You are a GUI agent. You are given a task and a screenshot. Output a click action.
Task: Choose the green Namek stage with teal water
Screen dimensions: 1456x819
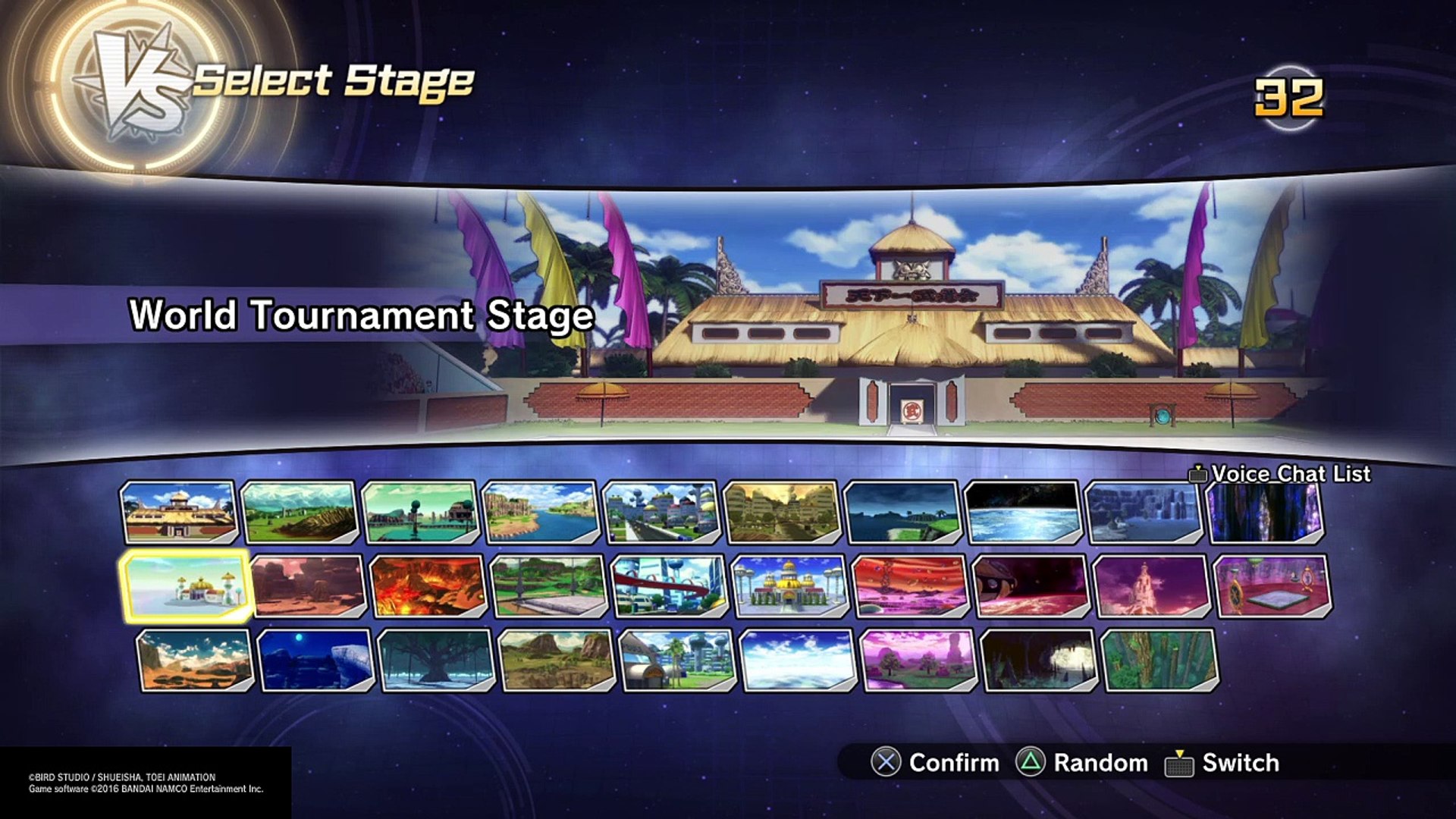(x=420, y=513)
